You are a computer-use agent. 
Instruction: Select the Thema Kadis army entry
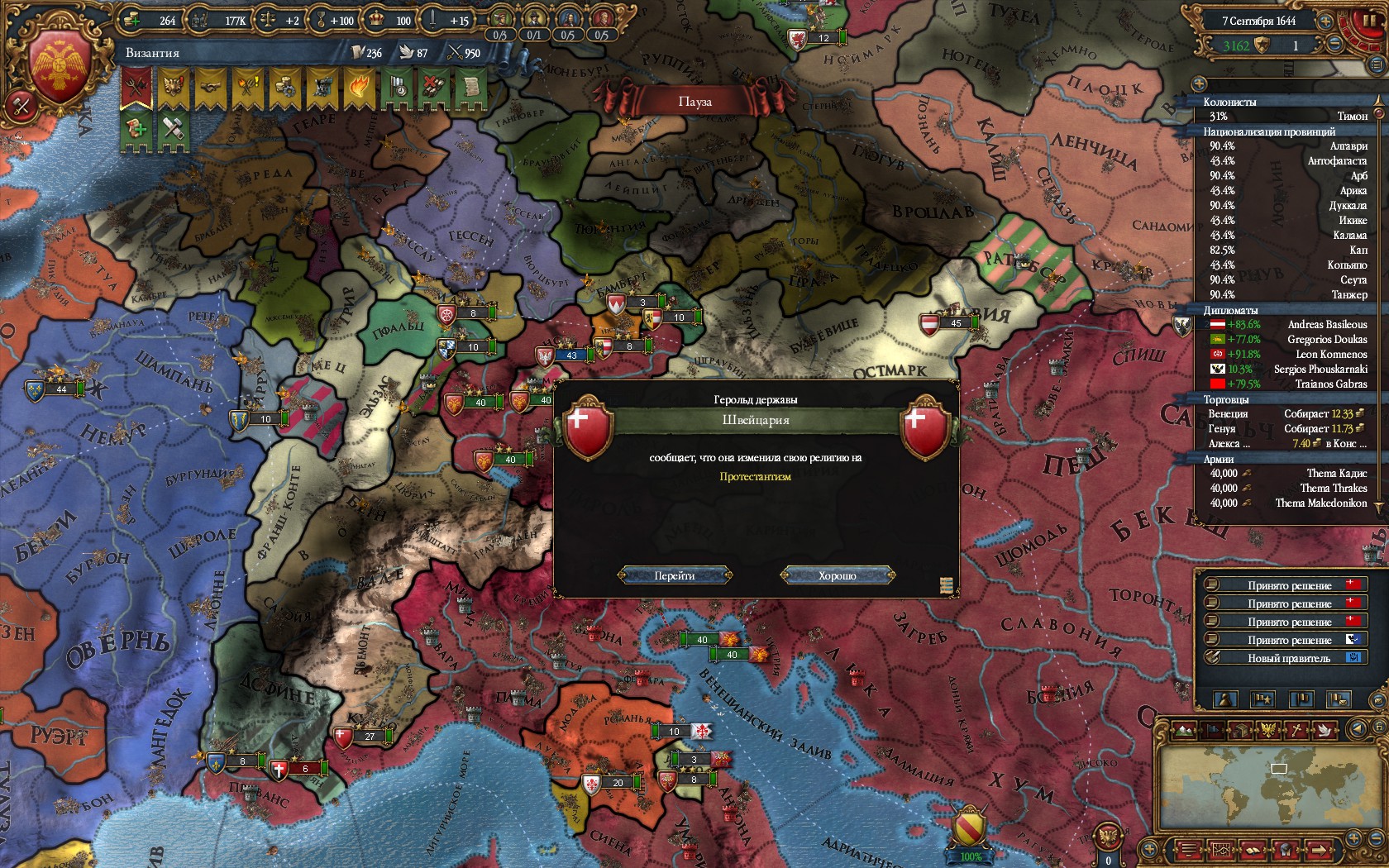1288,474
